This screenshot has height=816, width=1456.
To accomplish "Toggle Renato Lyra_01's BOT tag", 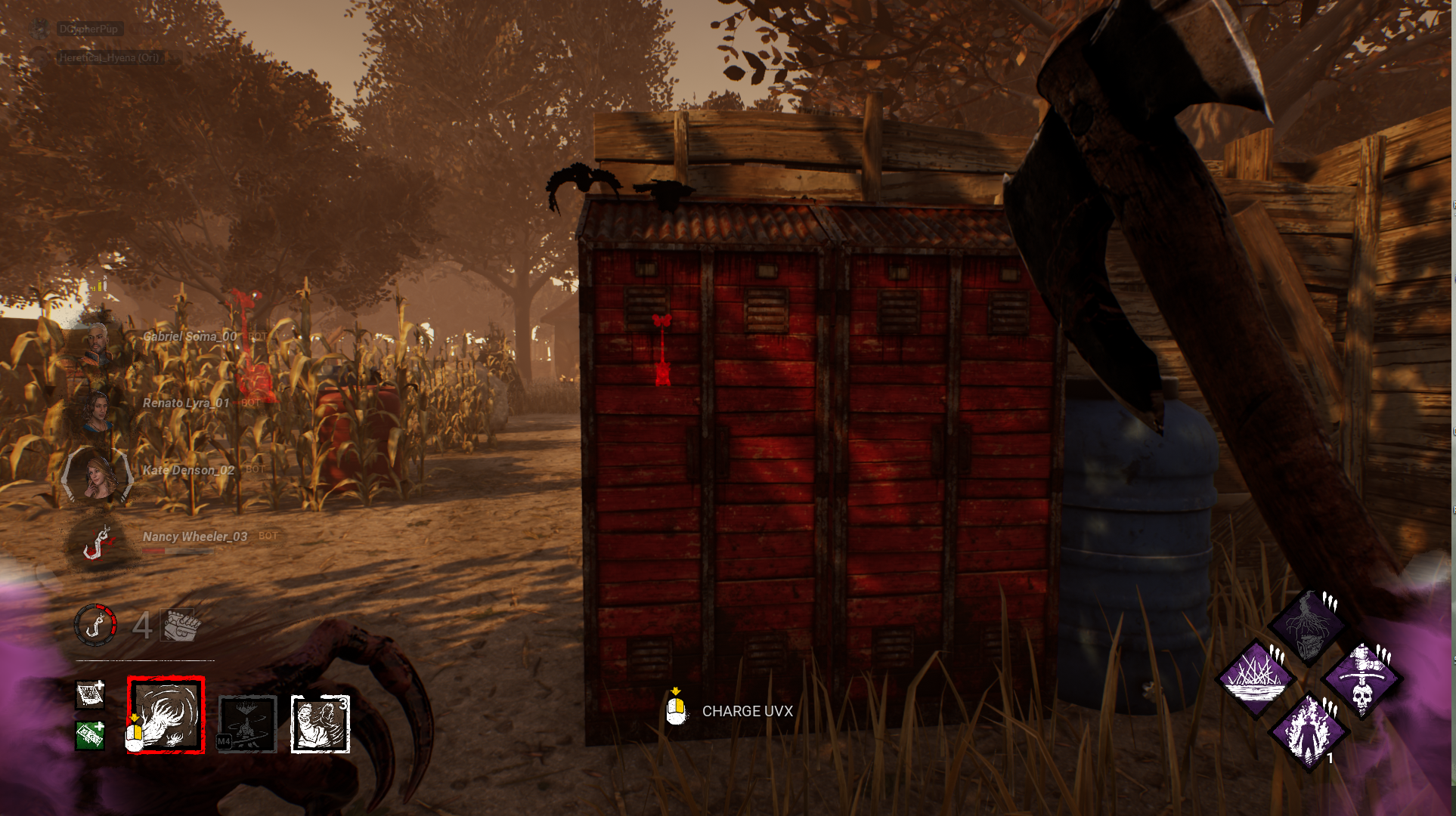I will click(x=249, y=403).
